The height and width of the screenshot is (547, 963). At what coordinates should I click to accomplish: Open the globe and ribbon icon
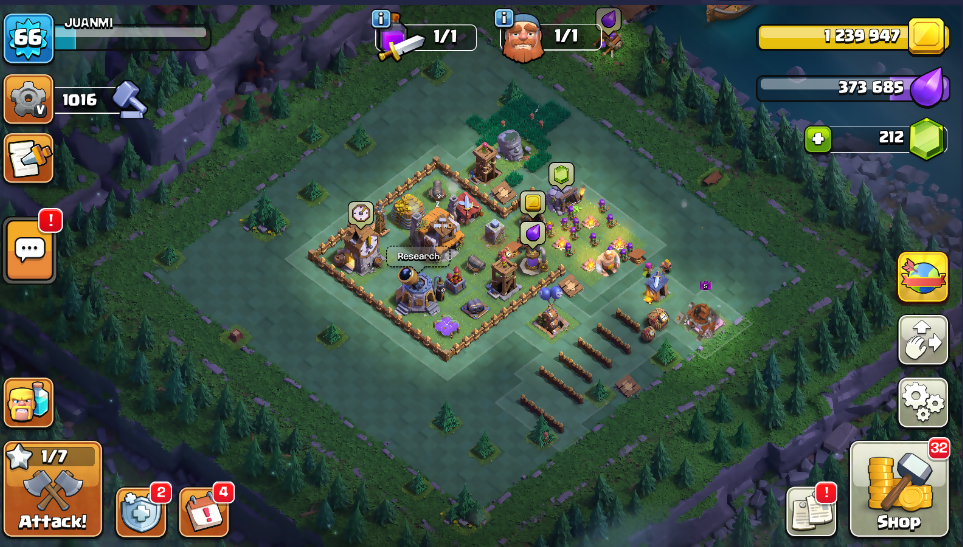tap(922, 277)
